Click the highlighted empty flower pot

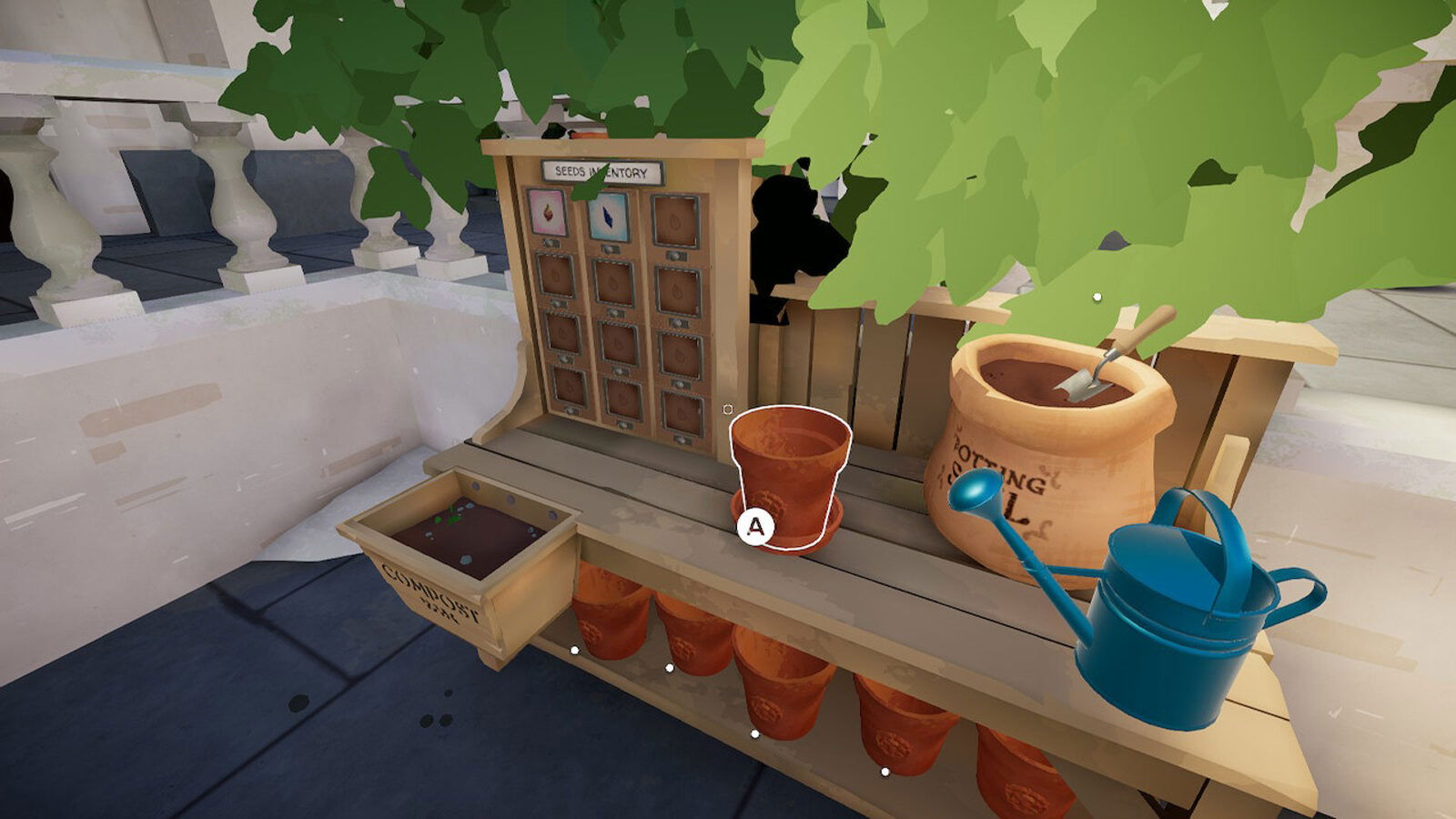pyautogui.click(x=787, y=473)
